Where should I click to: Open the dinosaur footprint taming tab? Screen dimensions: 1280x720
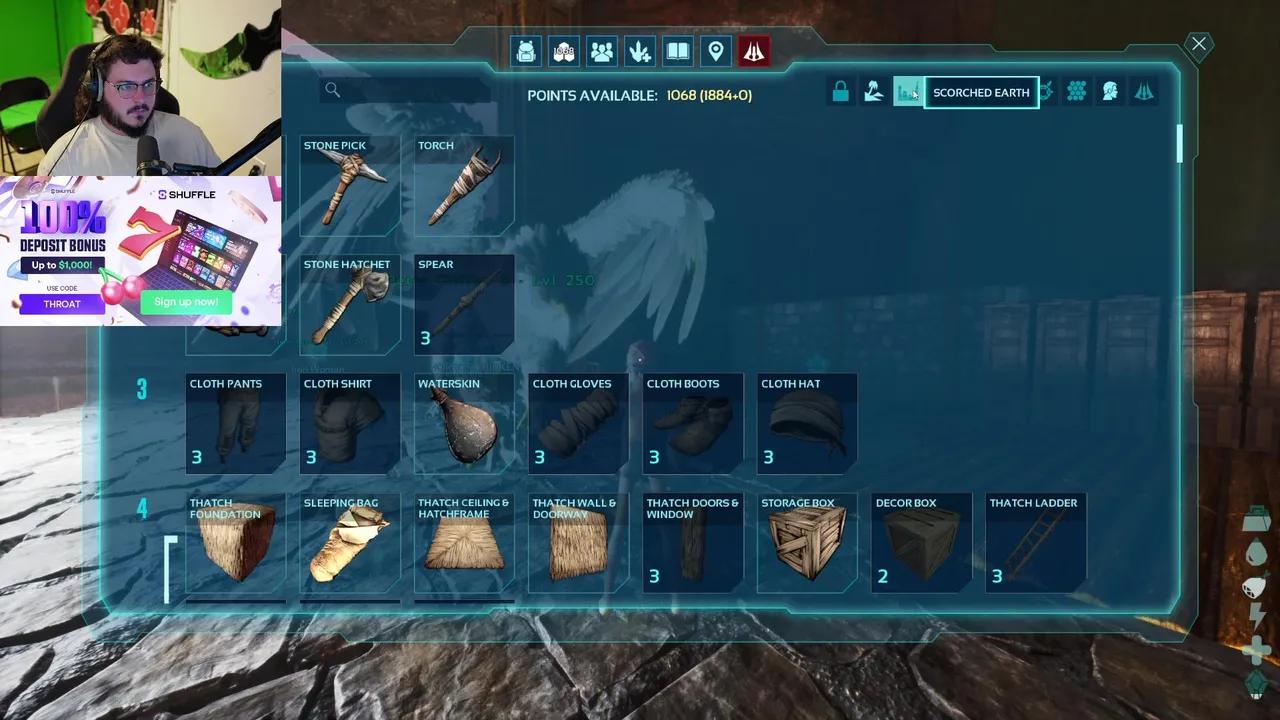pos(640,51)
